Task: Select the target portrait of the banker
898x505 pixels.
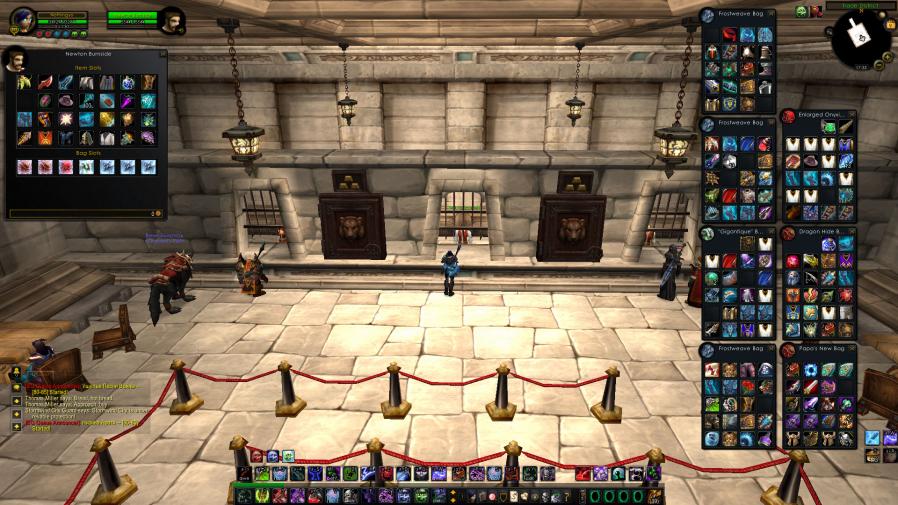Action: pos(173,21)
